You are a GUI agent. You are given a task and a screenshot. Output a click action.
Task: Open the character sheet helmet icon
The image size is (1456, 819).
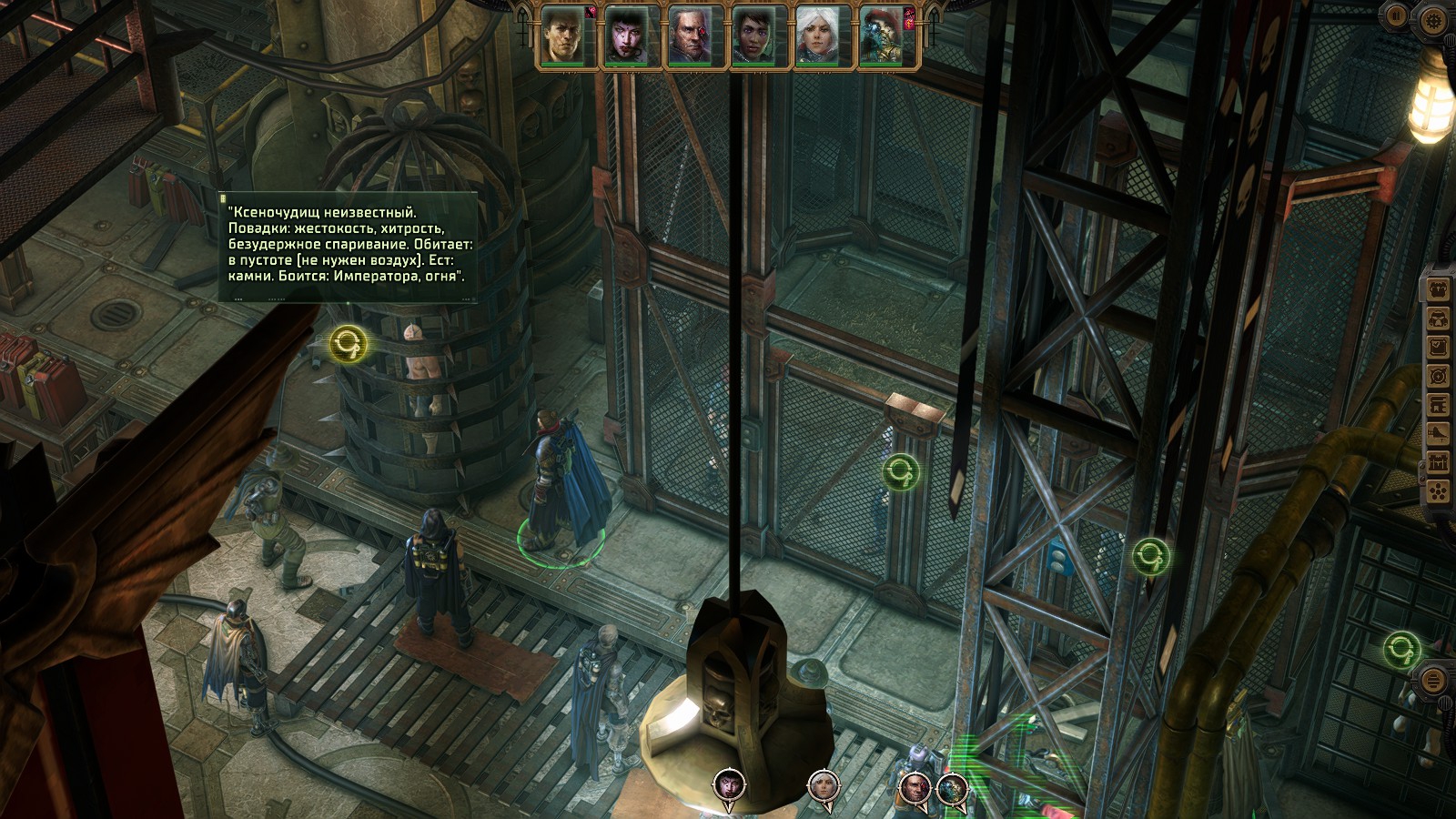(1438, 319)
